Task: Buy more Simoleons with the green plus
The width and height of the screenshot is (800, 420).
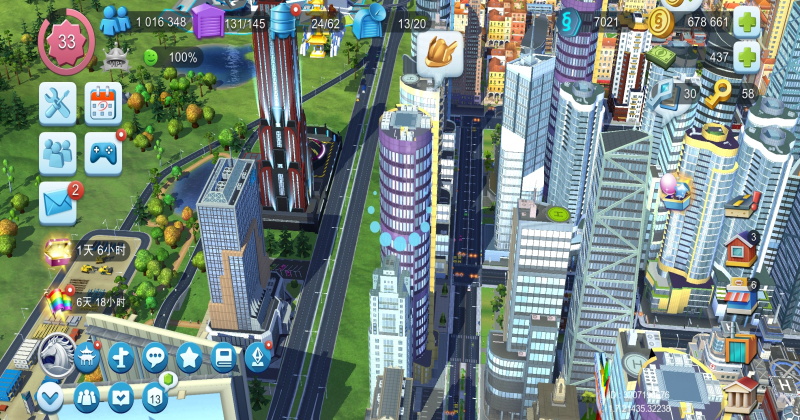Action: 746,21
